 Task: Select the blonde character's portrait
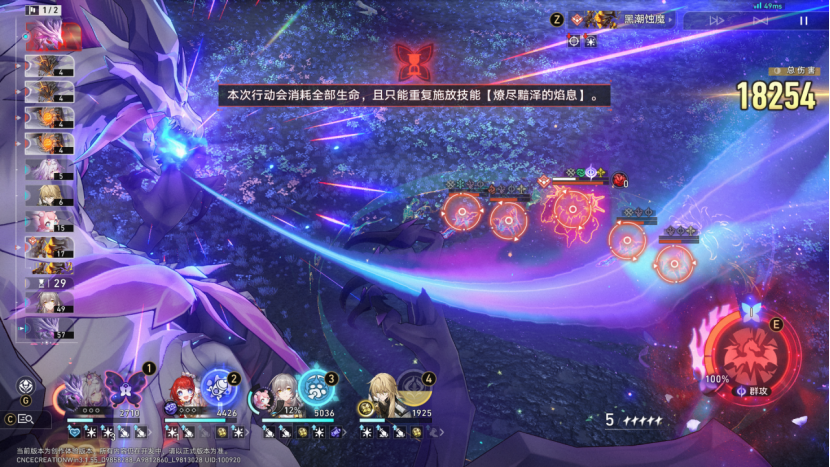[x=381, y=391]
